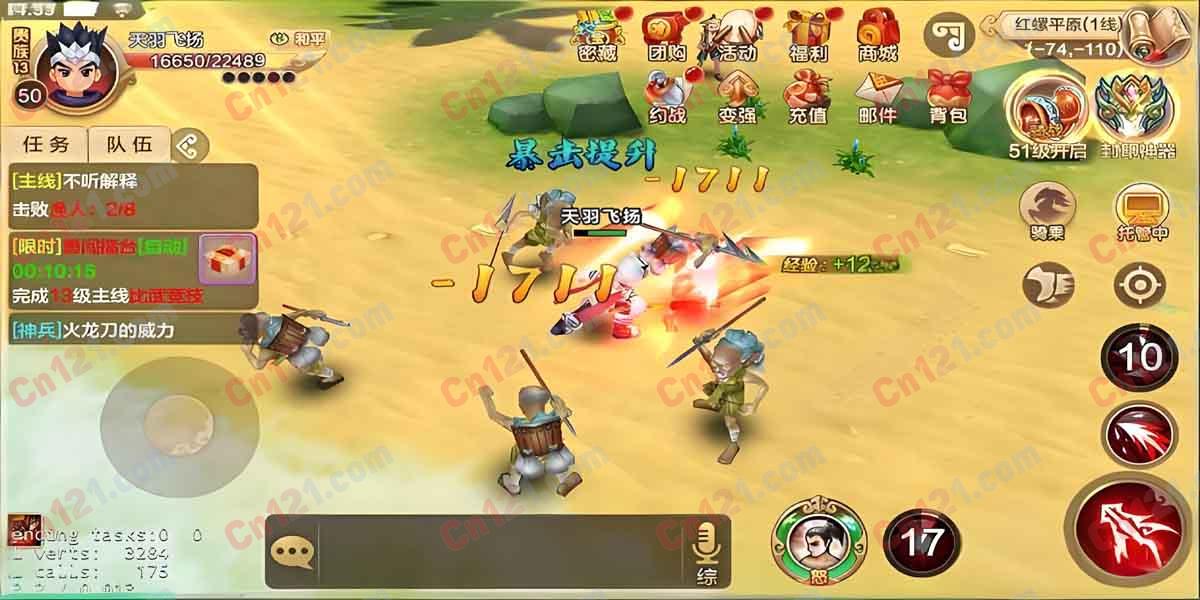Open the 背包 bag icon
1200x600 pixels.
tap(947, 96)
